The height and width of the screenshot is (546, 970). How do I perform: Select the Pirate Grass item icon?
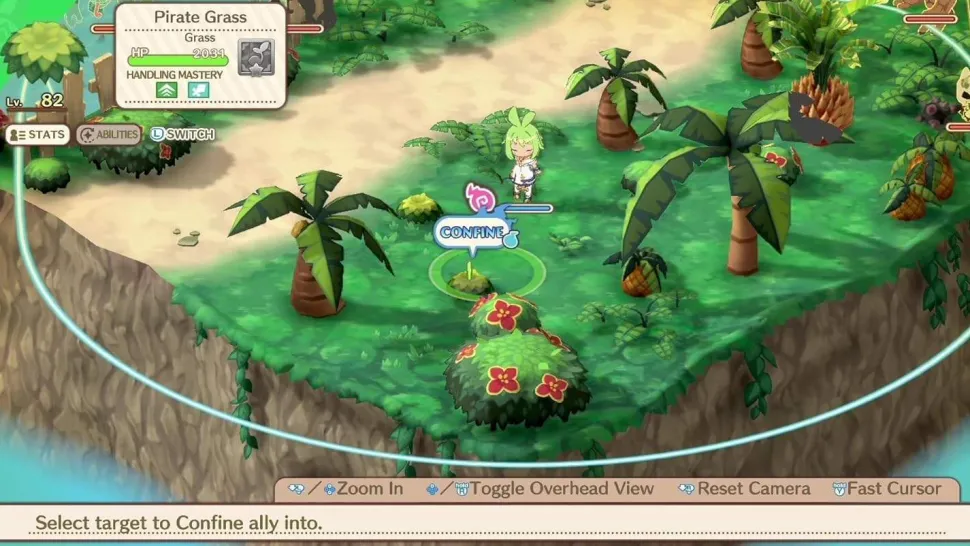pyautogui.click(x=254, y=57)
